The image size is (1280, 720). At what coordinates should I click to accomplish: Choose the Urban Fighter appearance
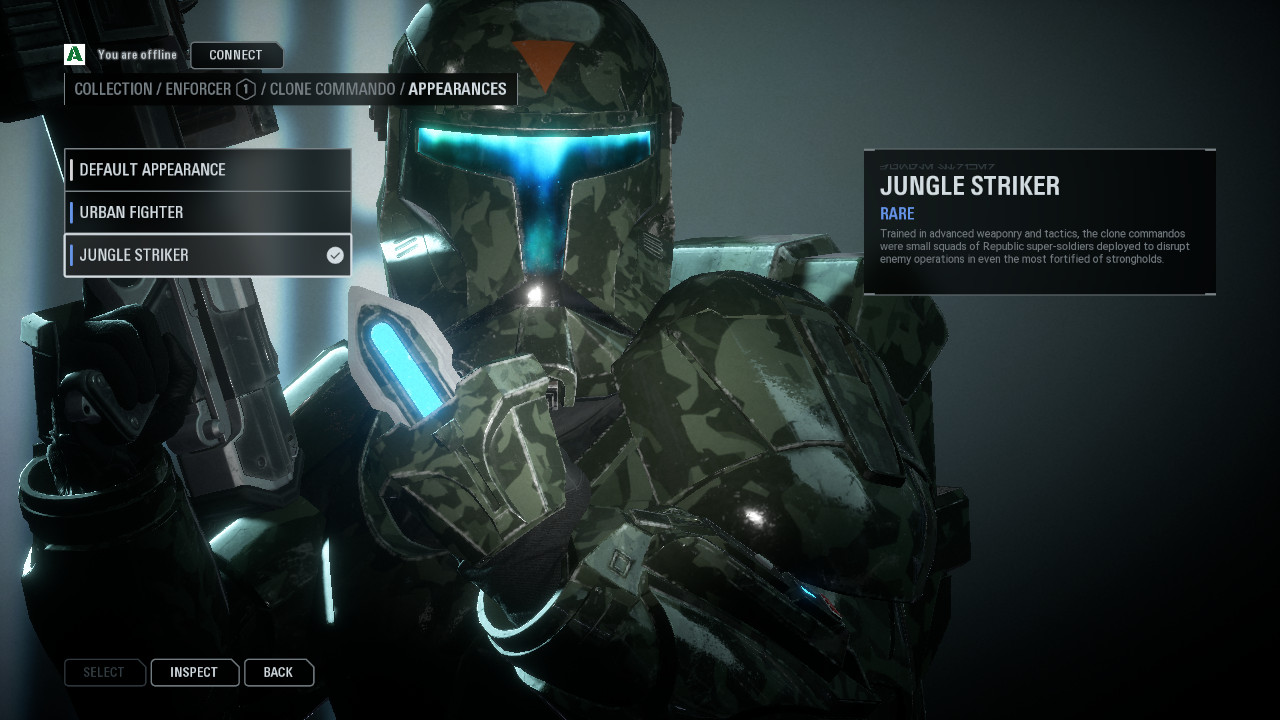point(208,212)
